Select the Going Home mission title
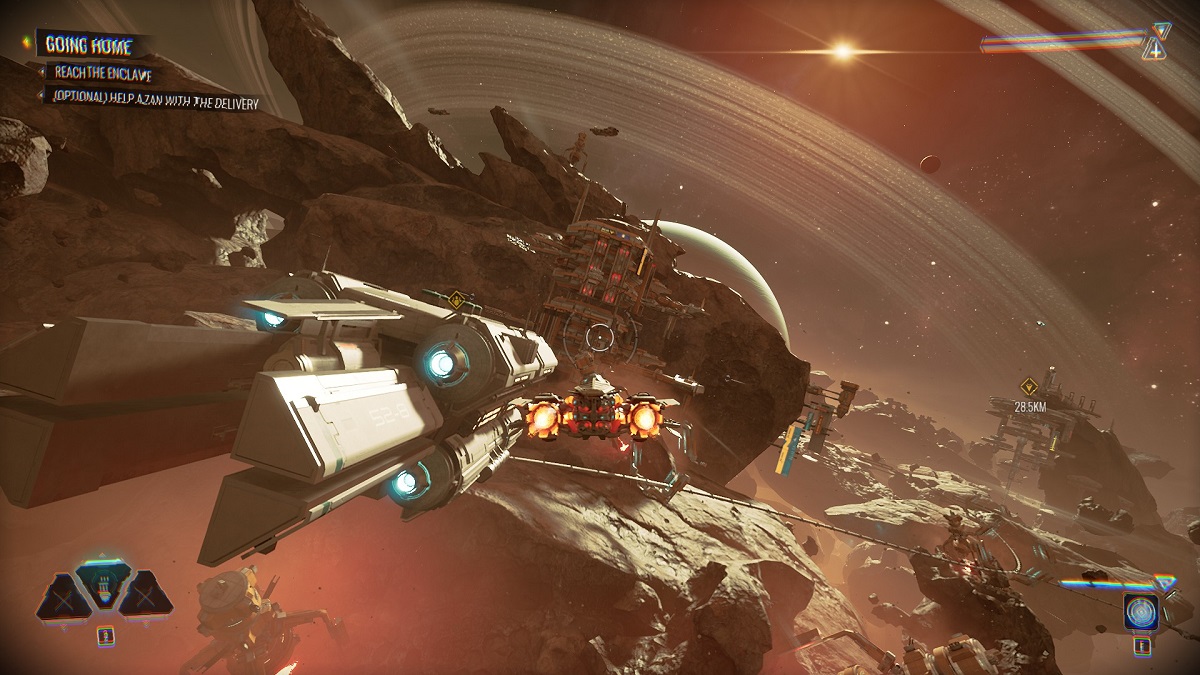 pyautogui.click(x=90, y=45)
